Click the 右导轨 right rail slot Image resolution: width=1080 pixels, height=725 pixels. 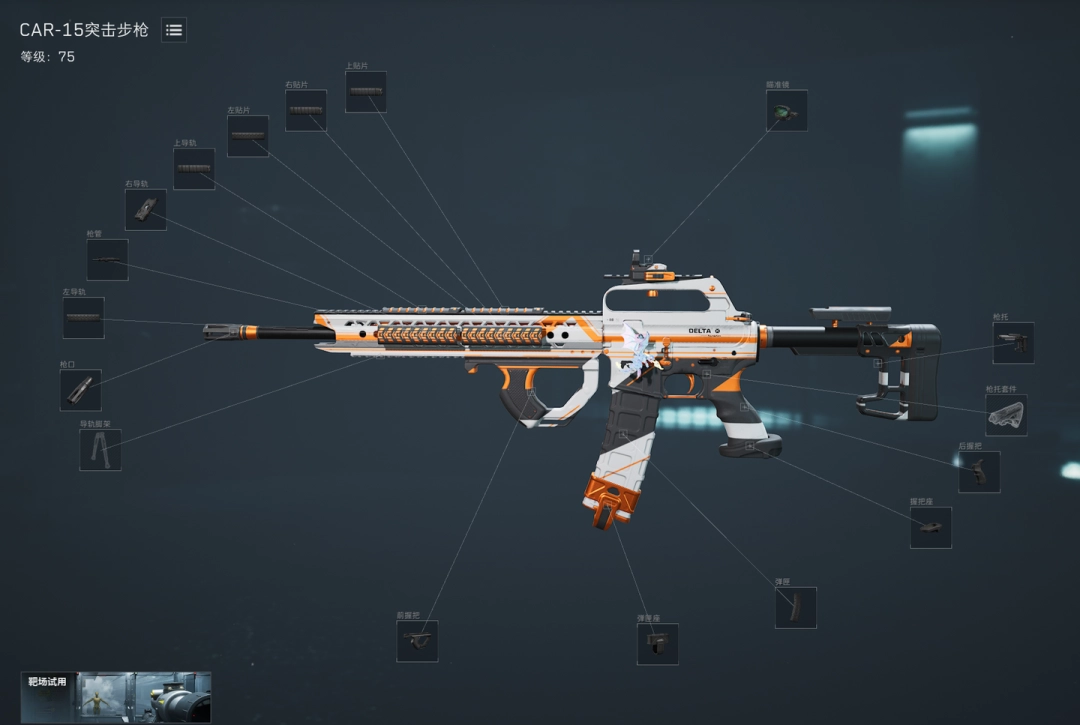pos(146,210)
